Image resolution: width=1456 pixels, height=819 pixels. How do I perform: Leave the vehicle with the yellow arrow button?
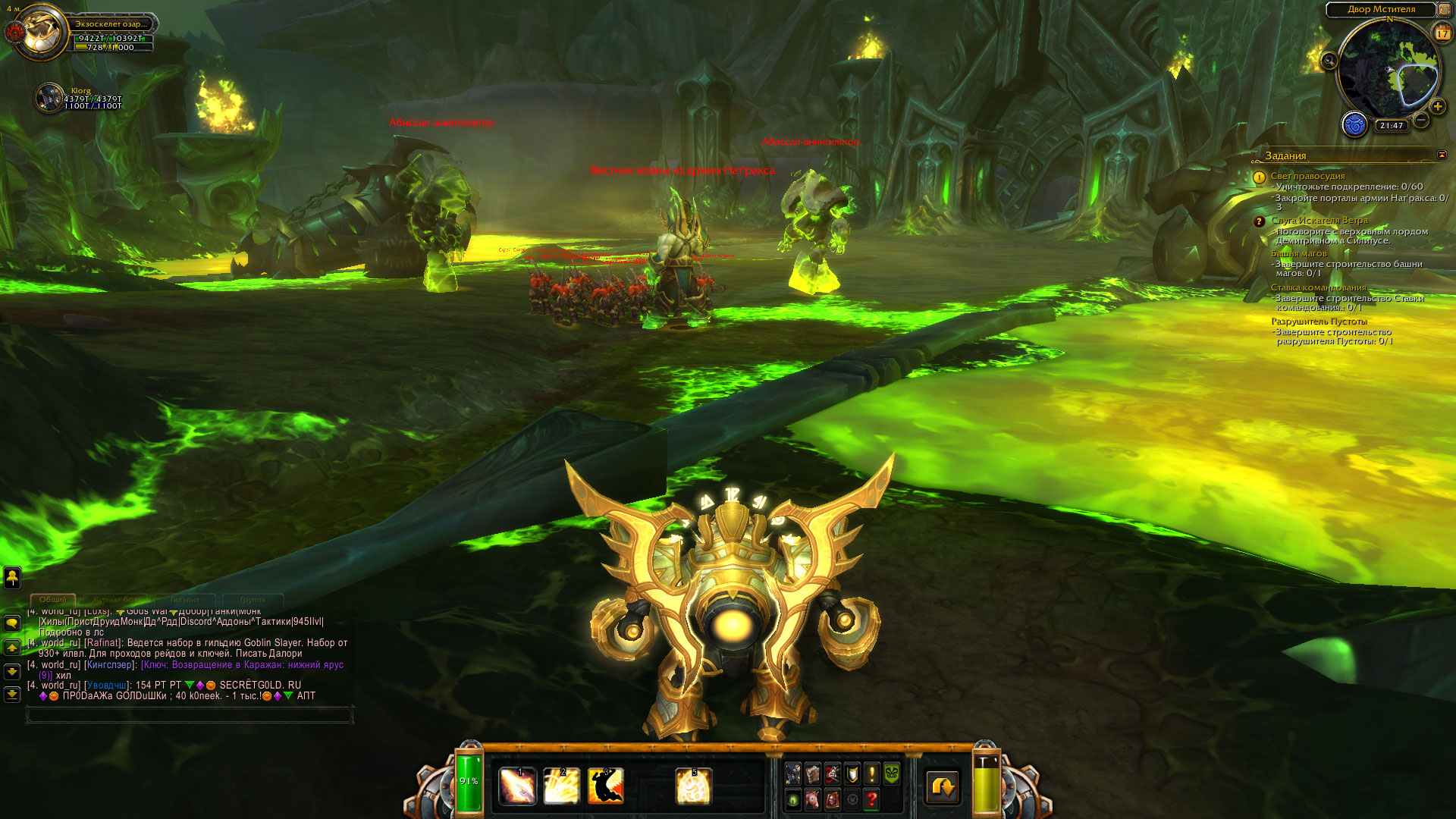click(x=943, y=786)
